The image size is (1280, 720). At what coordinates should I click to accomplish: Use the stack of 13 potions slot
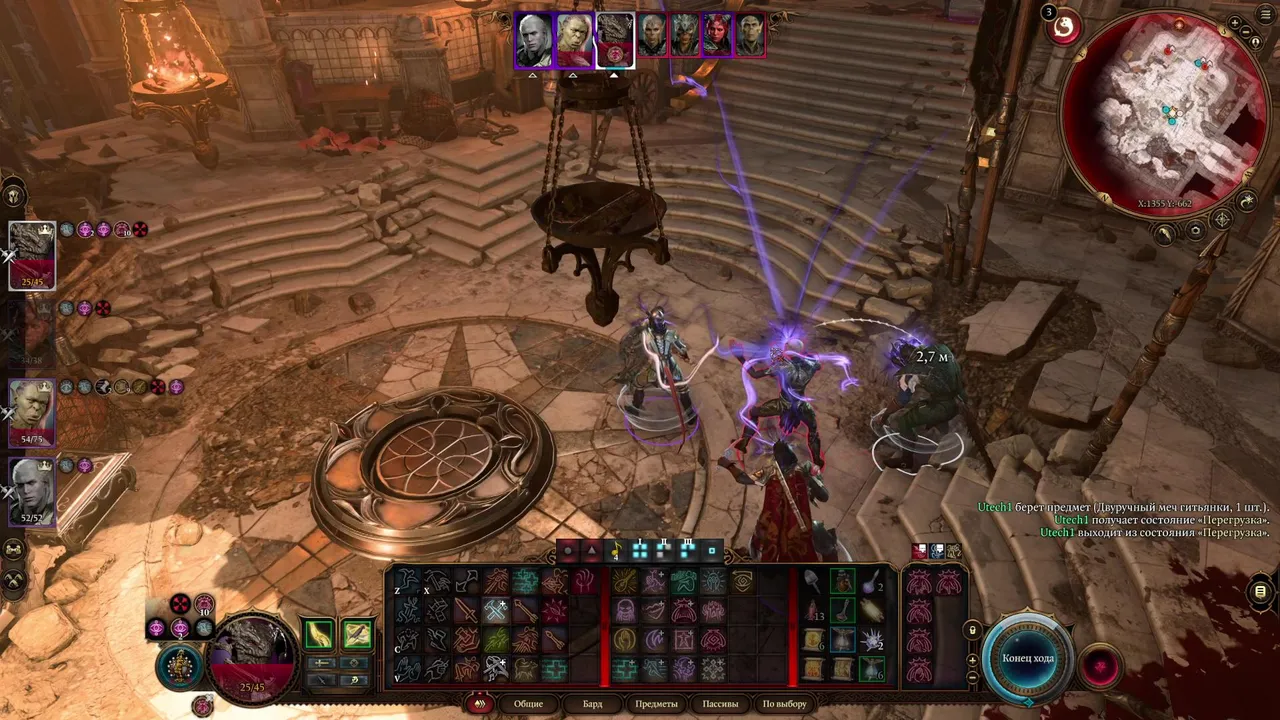[x=813, y=610]
